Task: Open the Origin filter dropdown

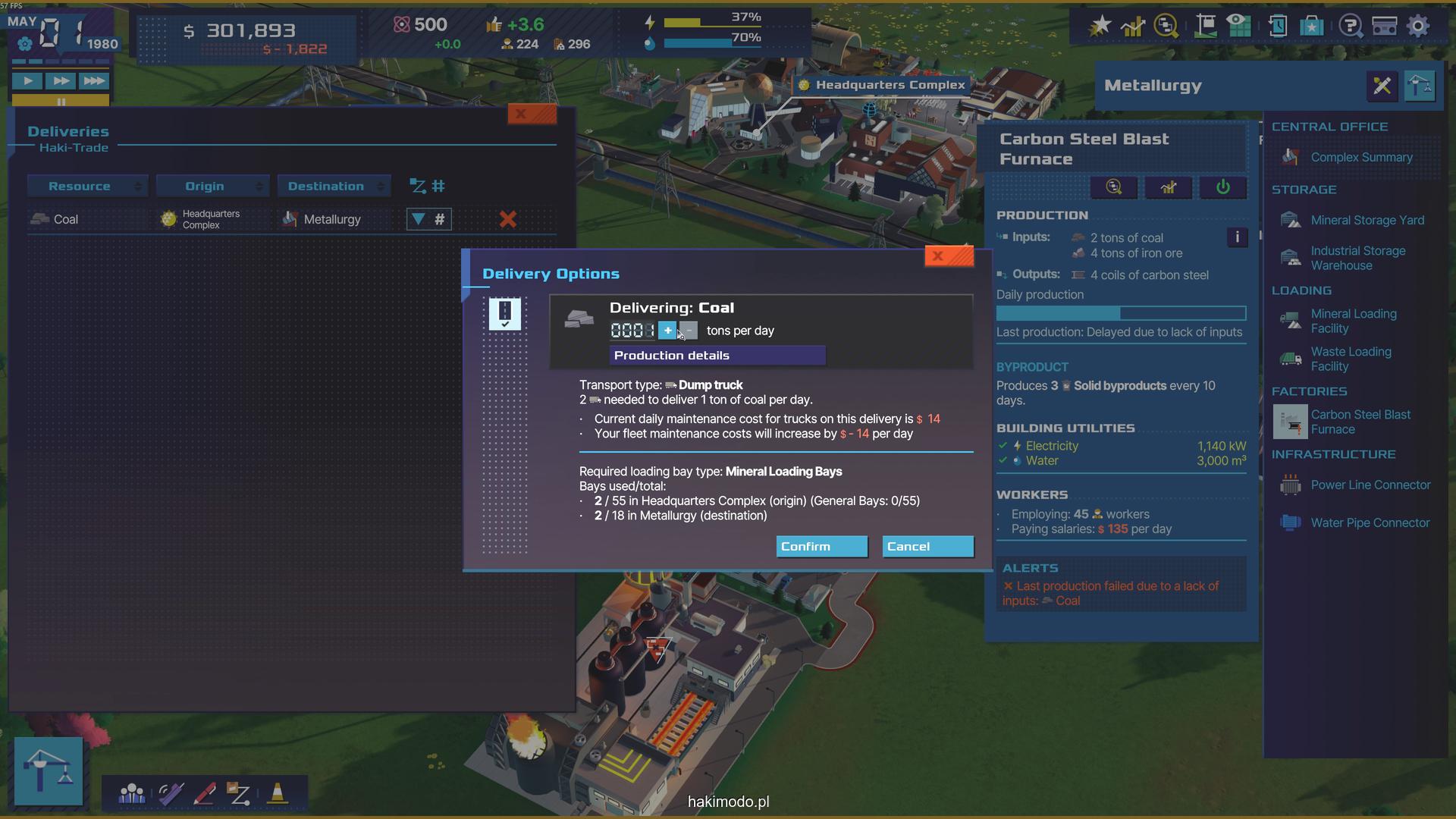Action: click(x=212, y=187)
